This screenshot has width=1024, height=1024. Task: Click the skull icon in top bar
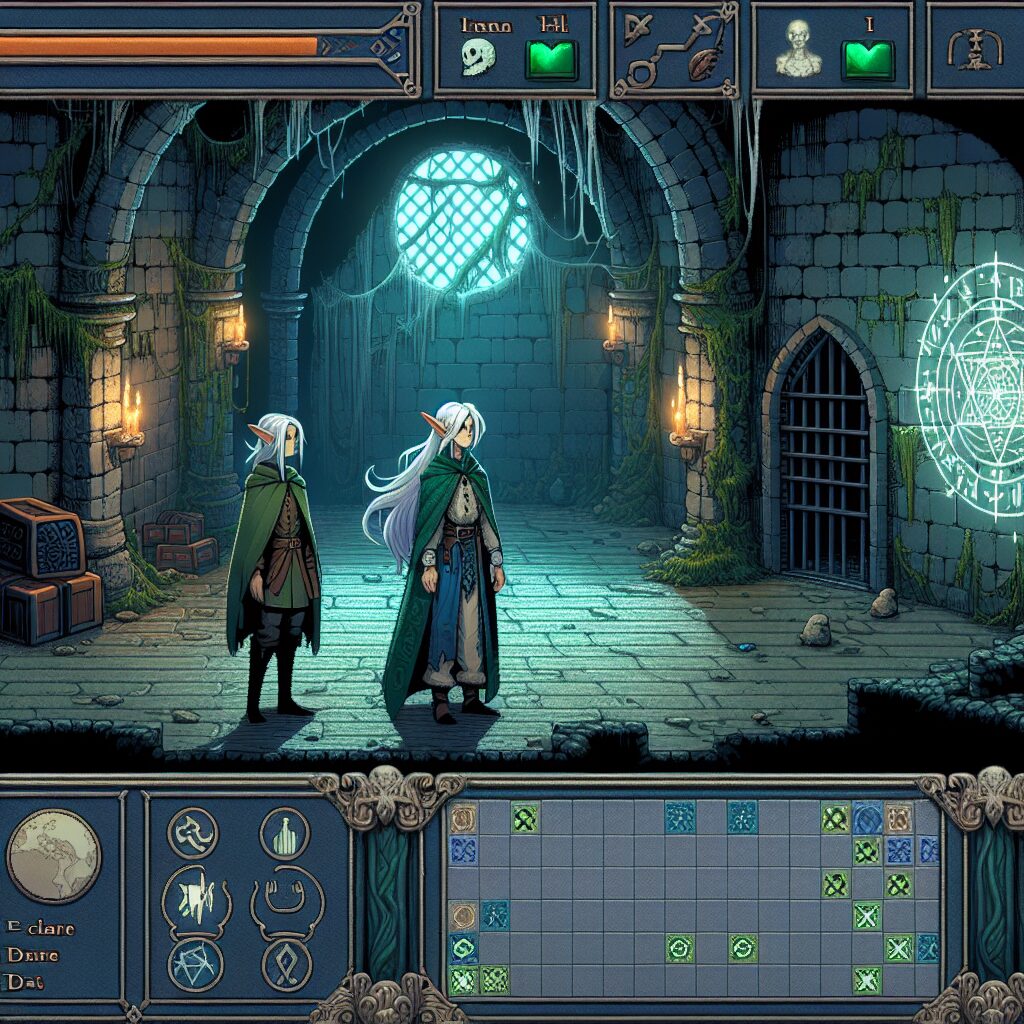click(x=479, y=59)
